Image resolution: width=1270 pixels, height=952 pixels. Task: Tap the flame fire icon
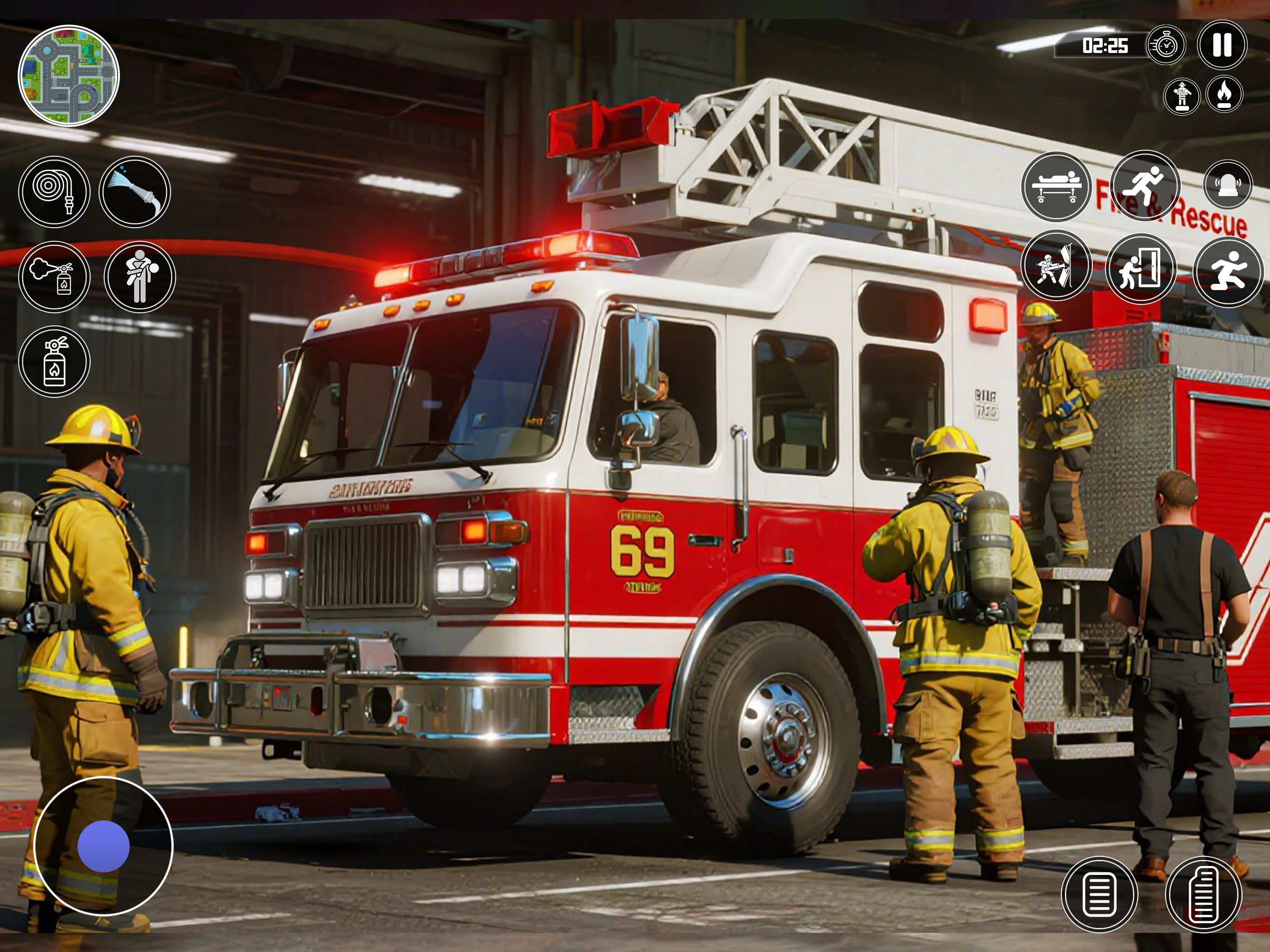click(1224, 94)
